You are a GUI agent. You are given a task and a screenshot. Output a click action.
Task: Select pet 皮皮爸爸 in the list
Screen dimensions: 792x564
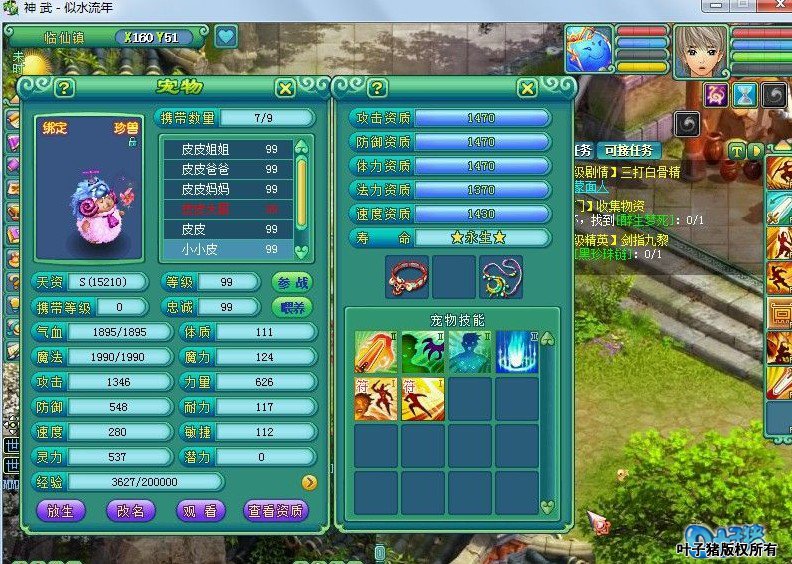[229, 169]
